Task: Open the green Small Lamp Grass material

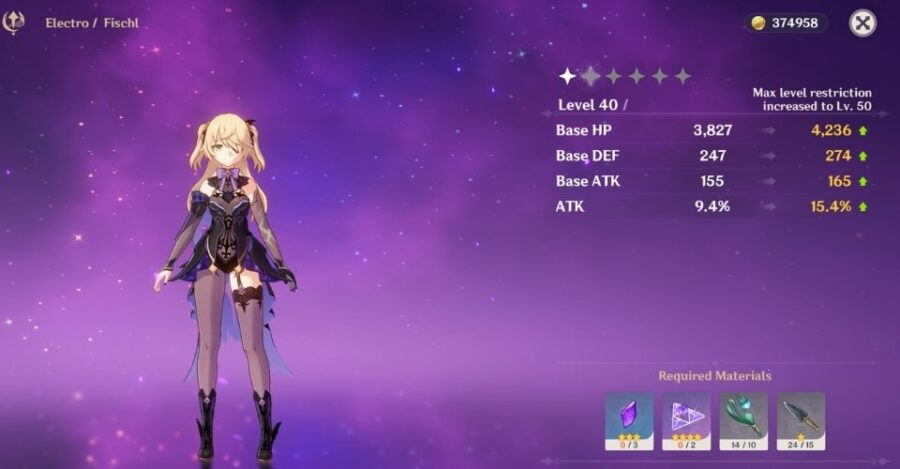Action: (x=743, y=416)
